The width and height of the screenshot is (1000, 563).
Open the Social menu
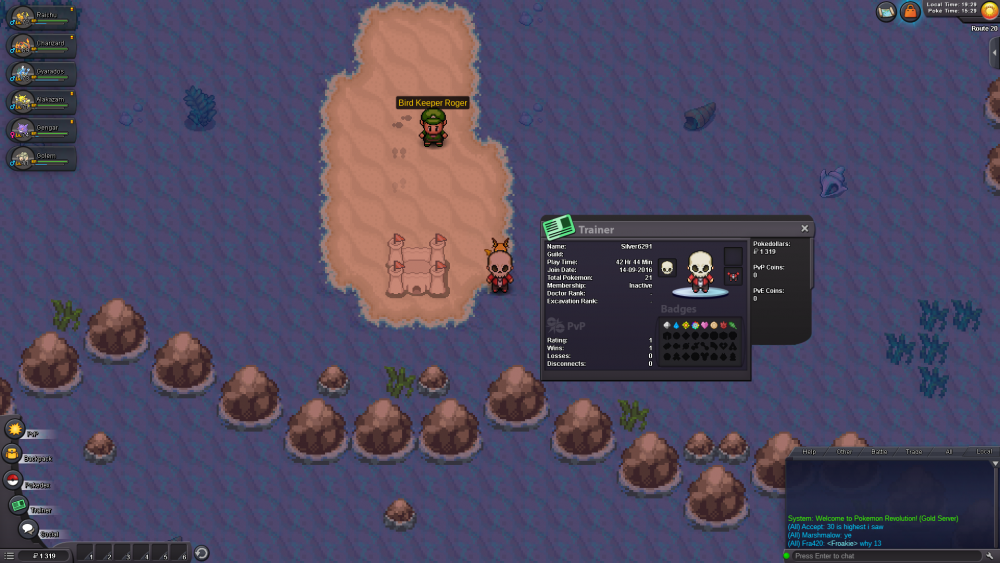pyautogui.click(x=27, y=529)
